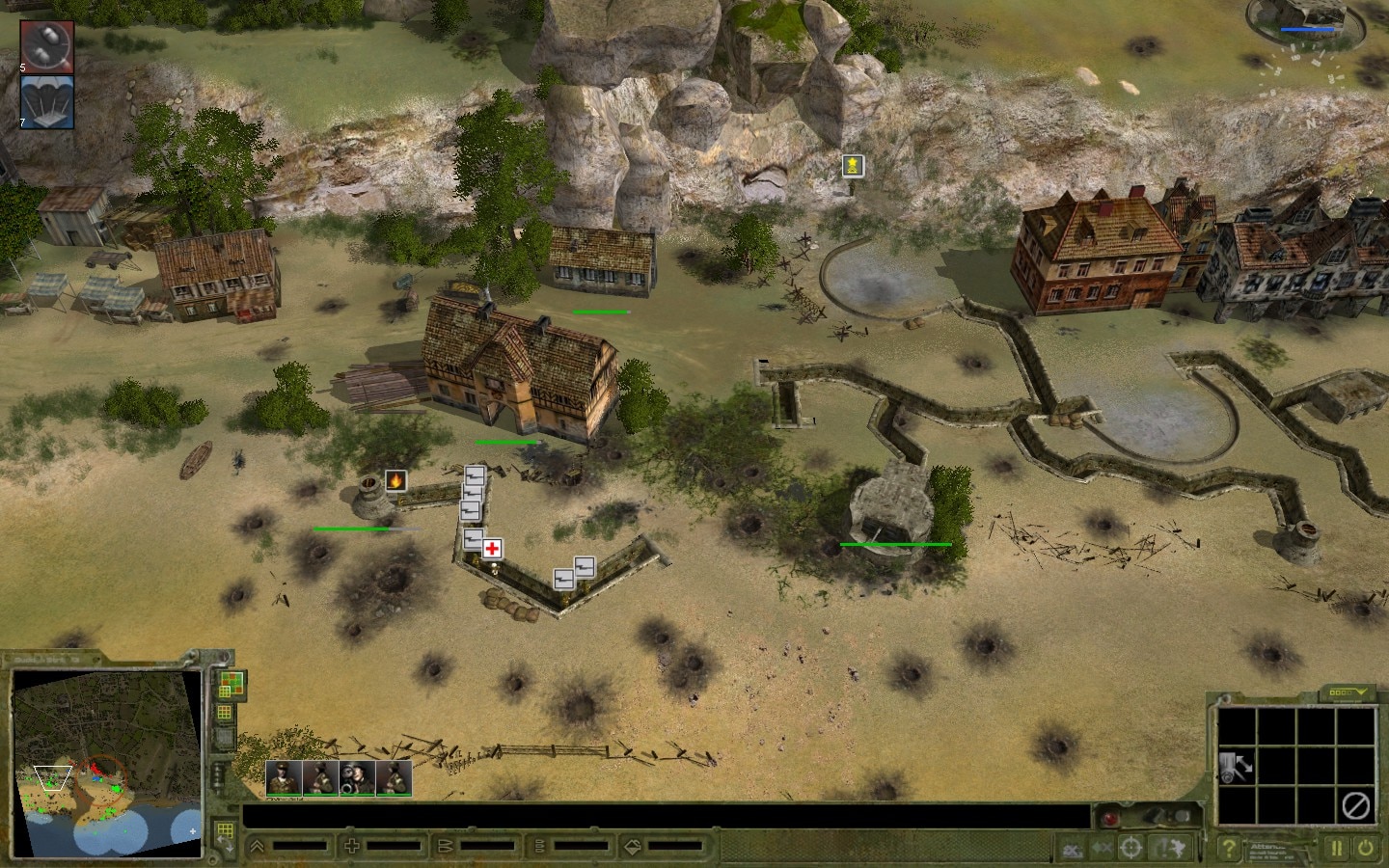This screenshot has width=1389, height=868.
Task: Click on the tactical minimap
Action: click(106, 762)
